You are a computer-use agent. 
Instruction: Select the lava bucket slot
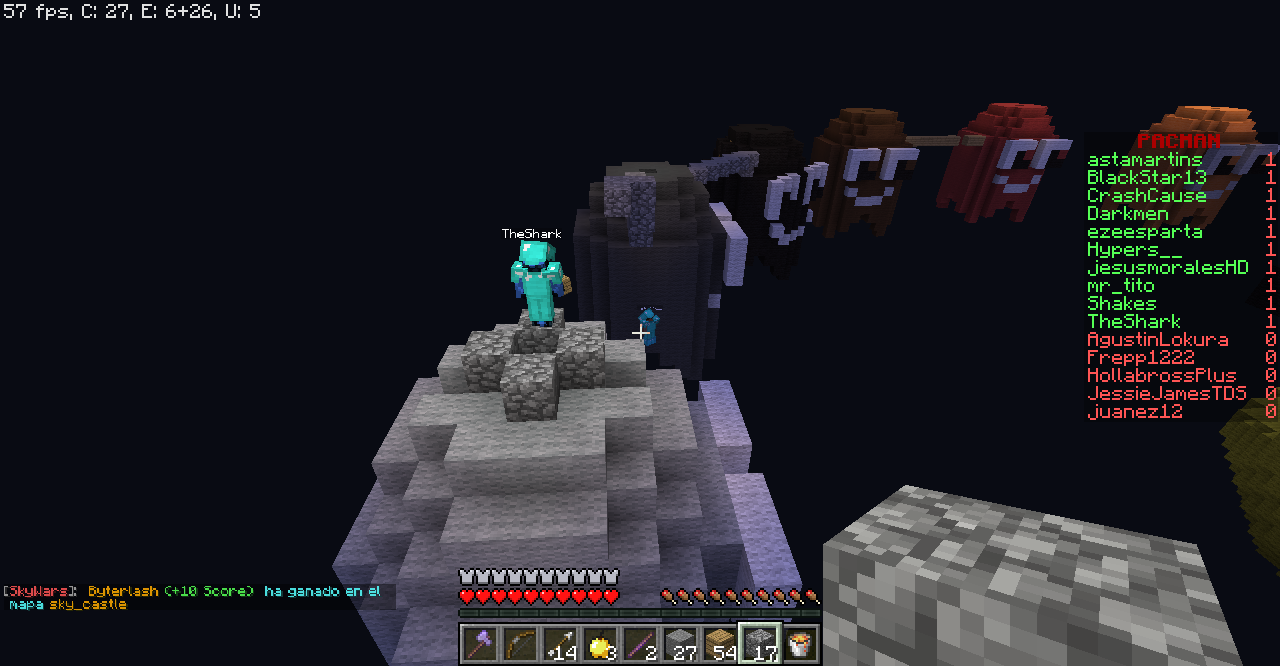pos(798,643)
